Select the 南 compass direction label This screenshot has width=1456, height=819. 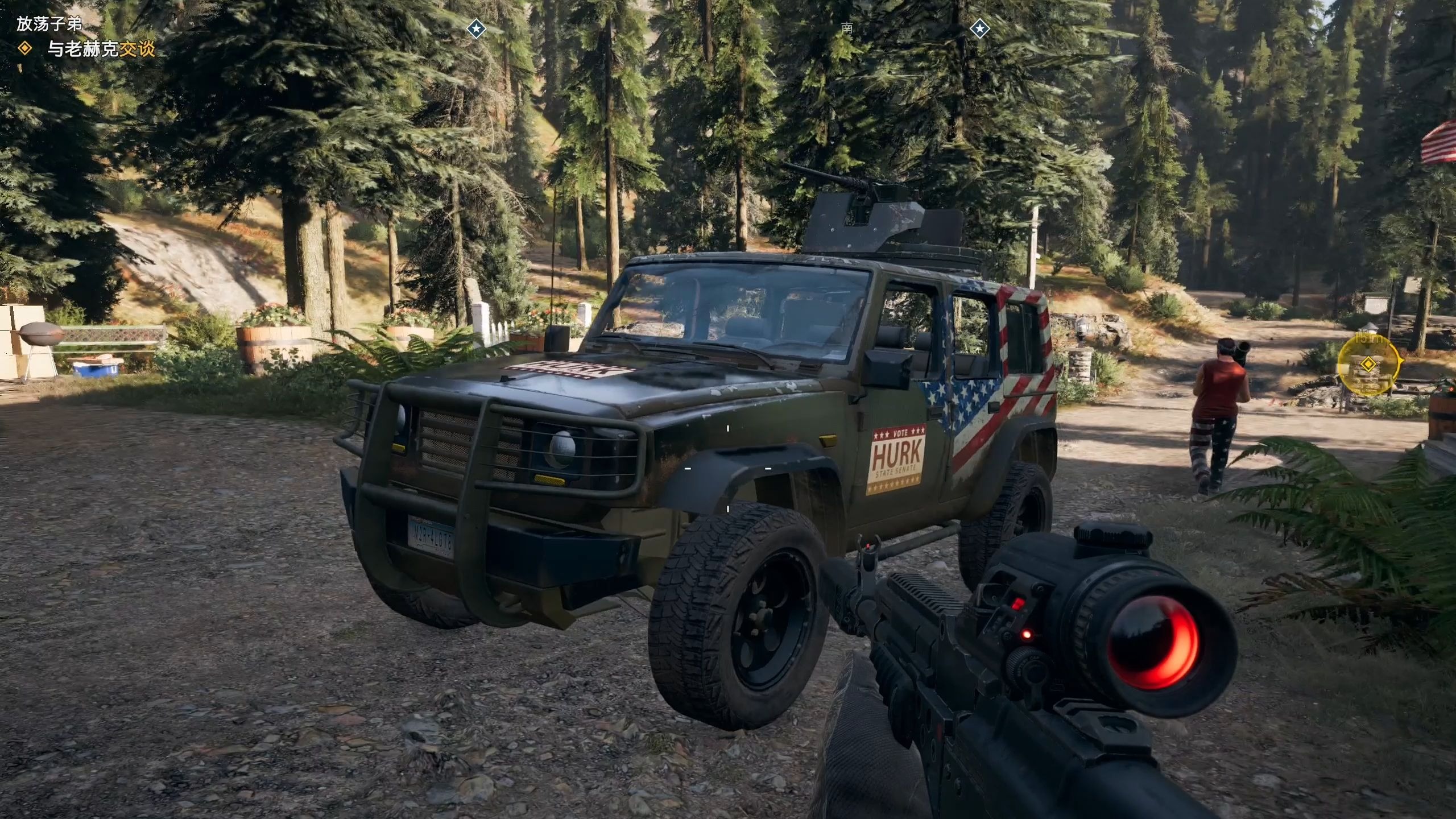[847, 27]
